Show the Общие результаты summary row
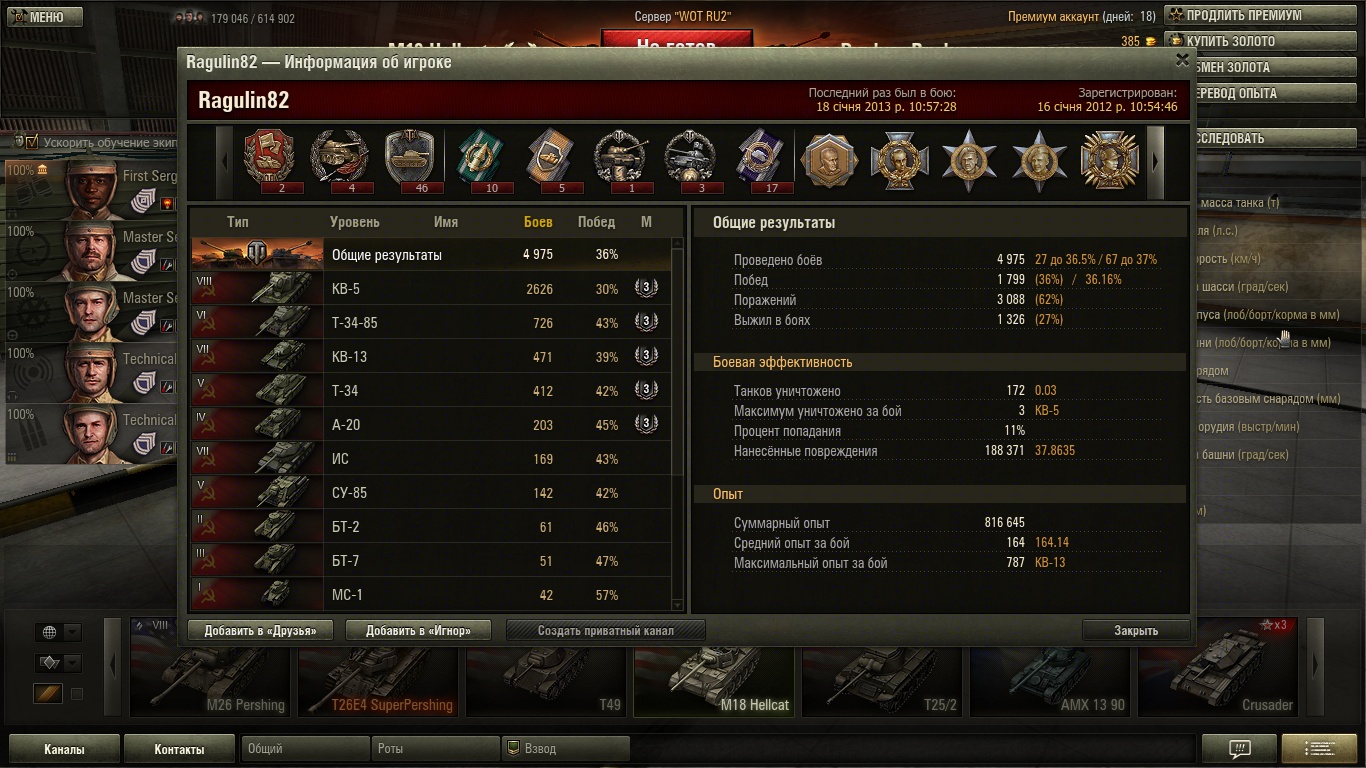 (430, 255)
